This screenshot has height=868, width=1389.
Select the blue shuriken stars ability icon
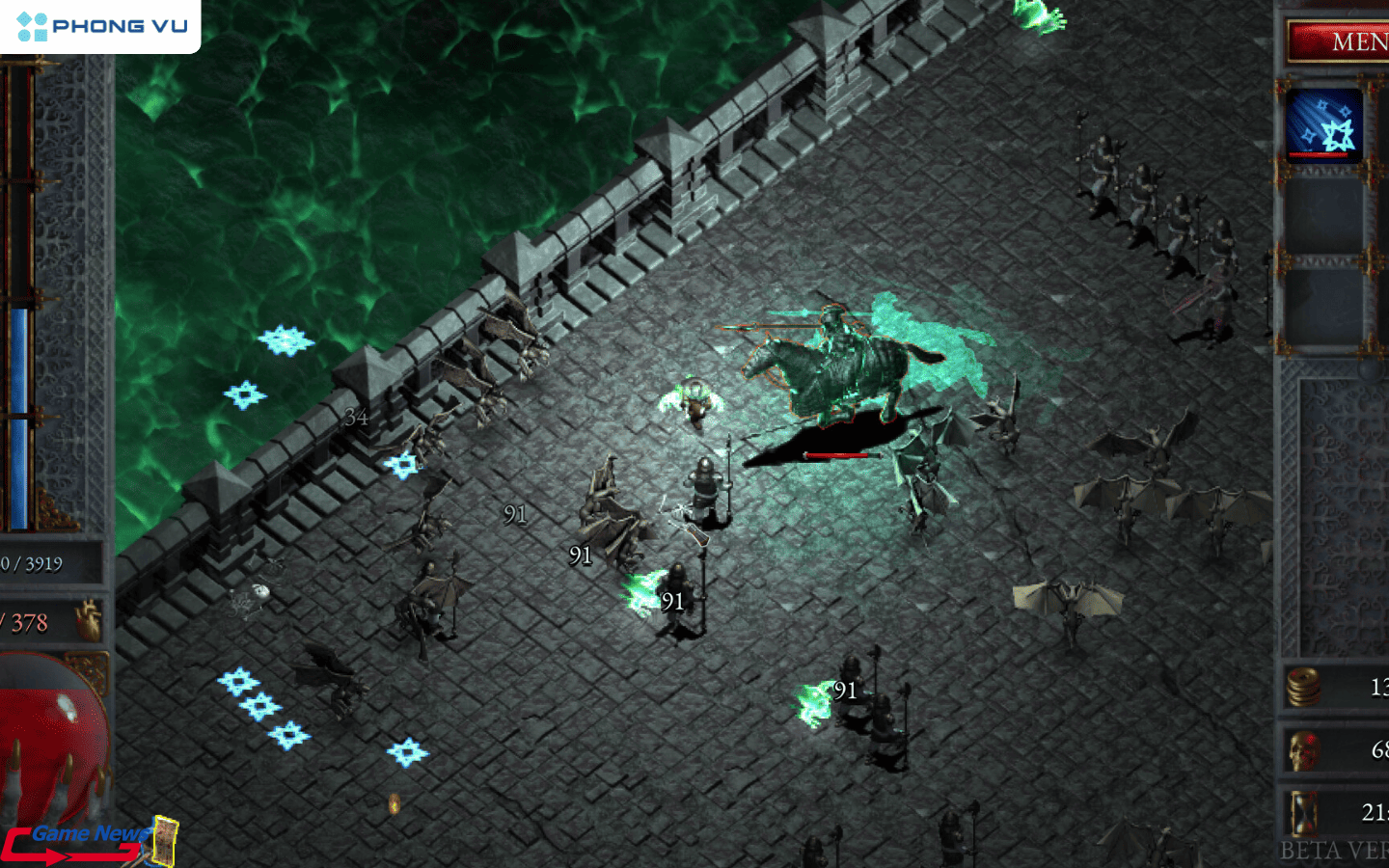click(1323, 125)
